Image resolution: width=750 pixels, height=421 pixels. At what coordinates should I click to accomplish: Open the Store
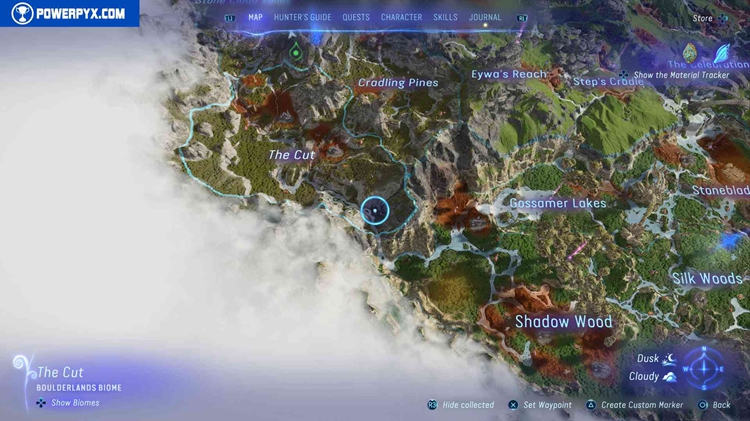pyautogui.click(x=703, y=18)
